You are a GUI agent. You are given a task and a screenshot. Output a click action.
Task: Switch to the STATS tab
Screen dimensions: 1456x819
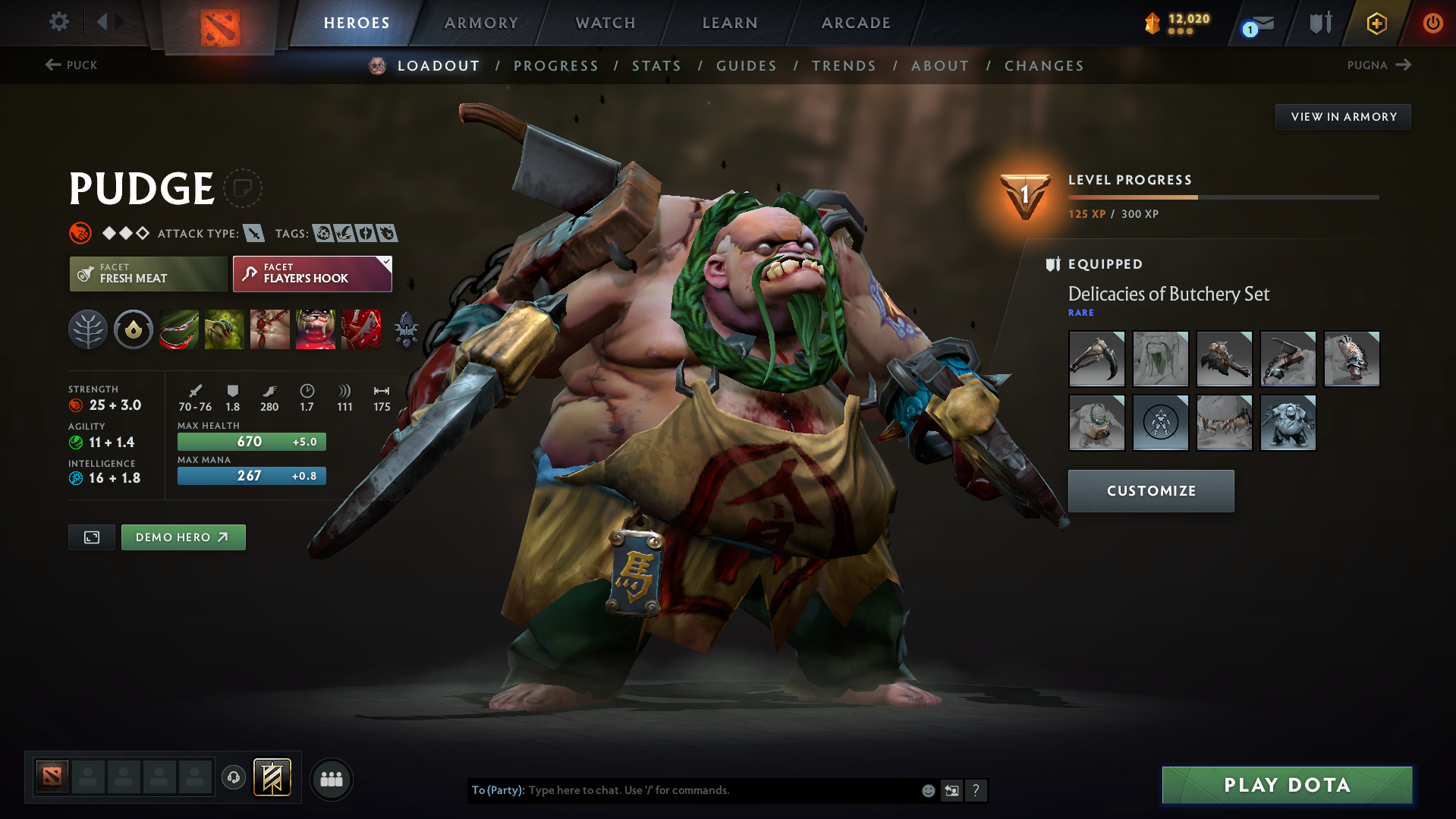[656, 66]
